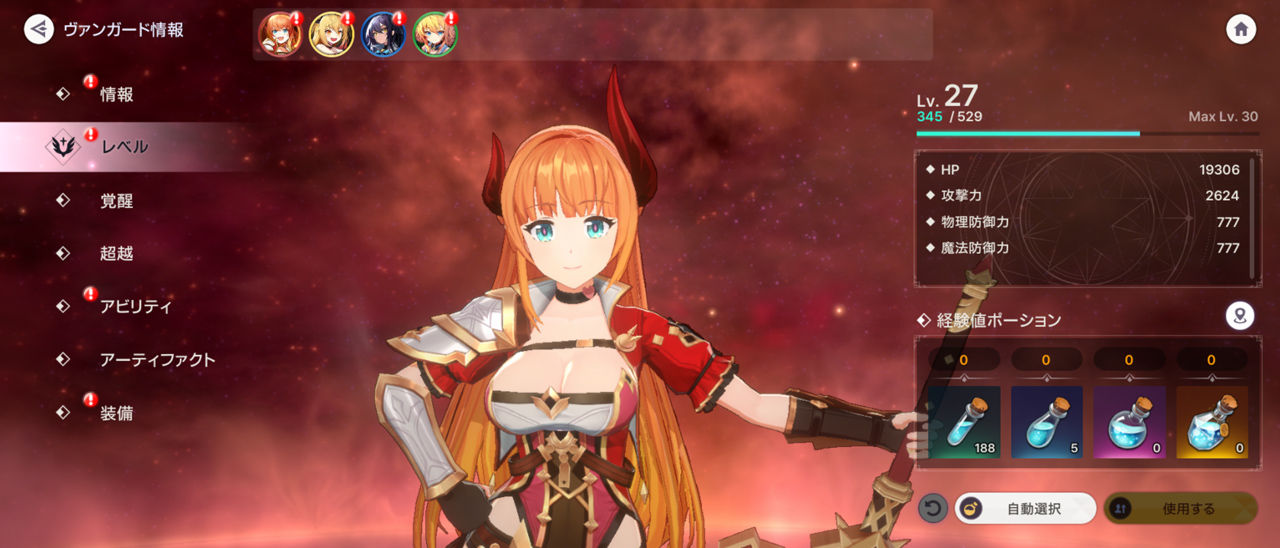
Task: Switch to the 覚醒 awakening tab
Action: point(116,201)
